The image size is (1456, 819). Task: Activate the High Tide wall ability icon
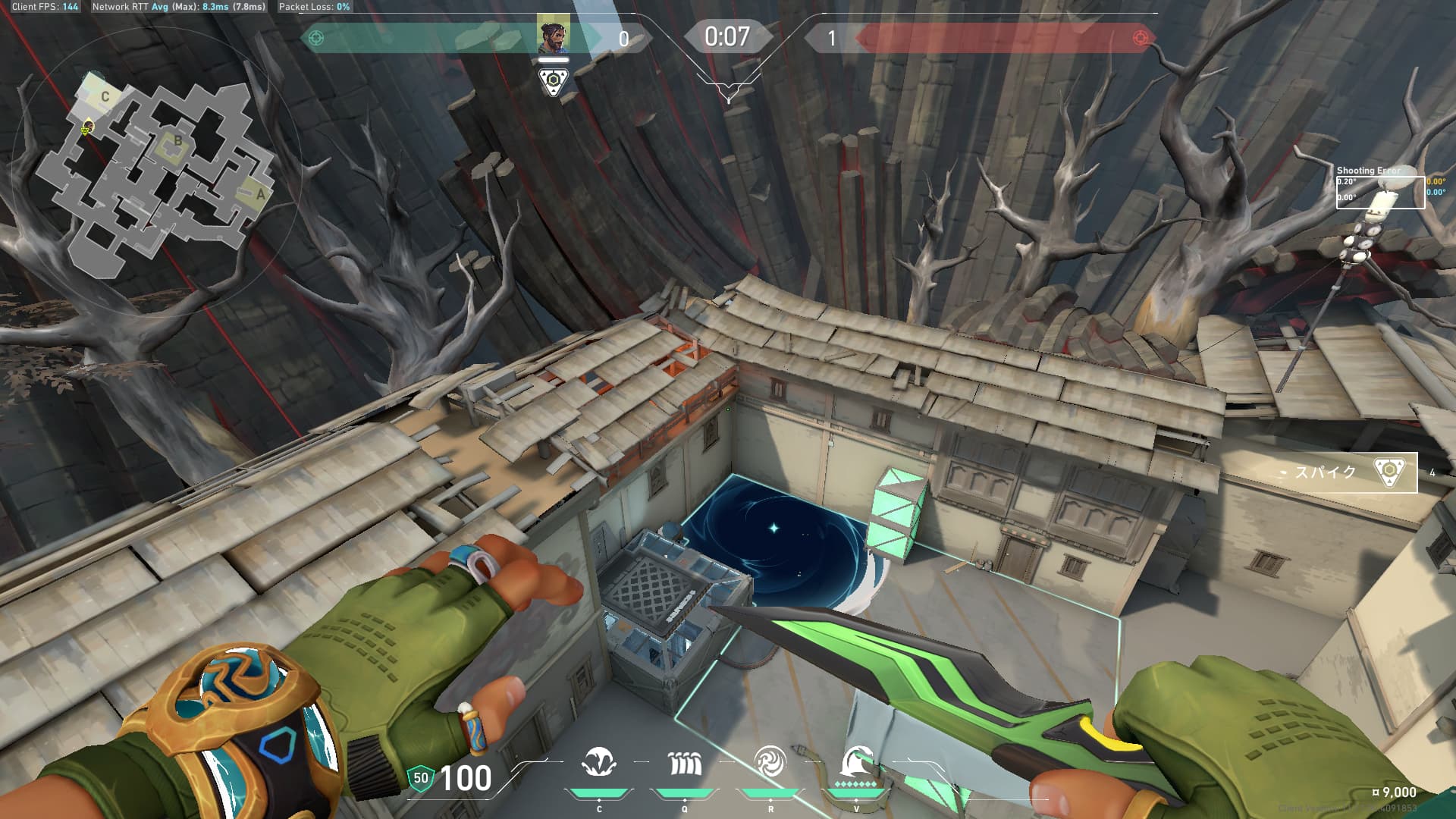pyautogui.click(x=685, y=763)
